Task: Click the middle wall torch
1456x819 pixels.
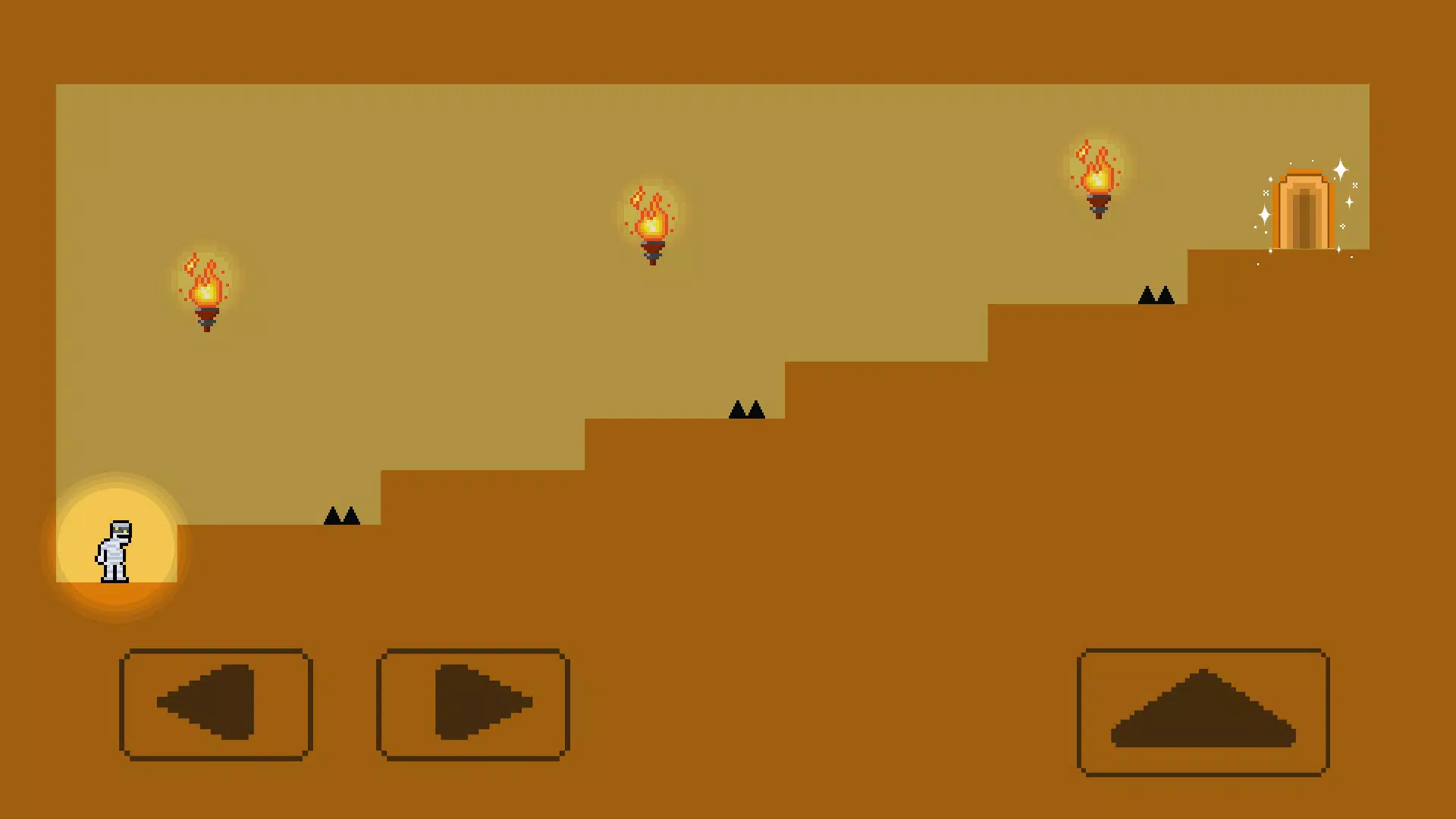Action: point(651,227)
